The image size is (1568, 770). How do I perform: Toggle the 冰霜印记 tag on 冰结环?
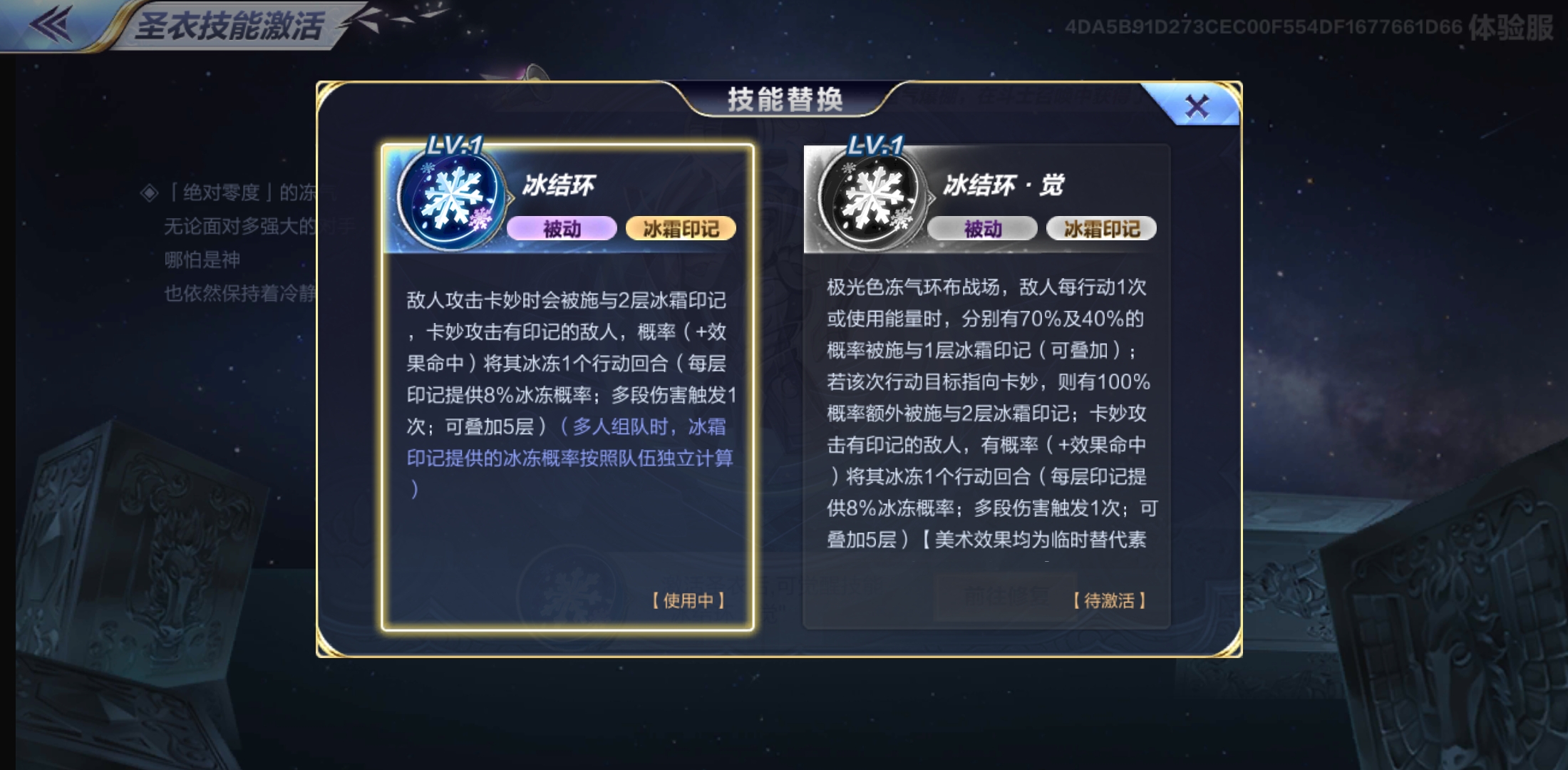coord(682,228)
